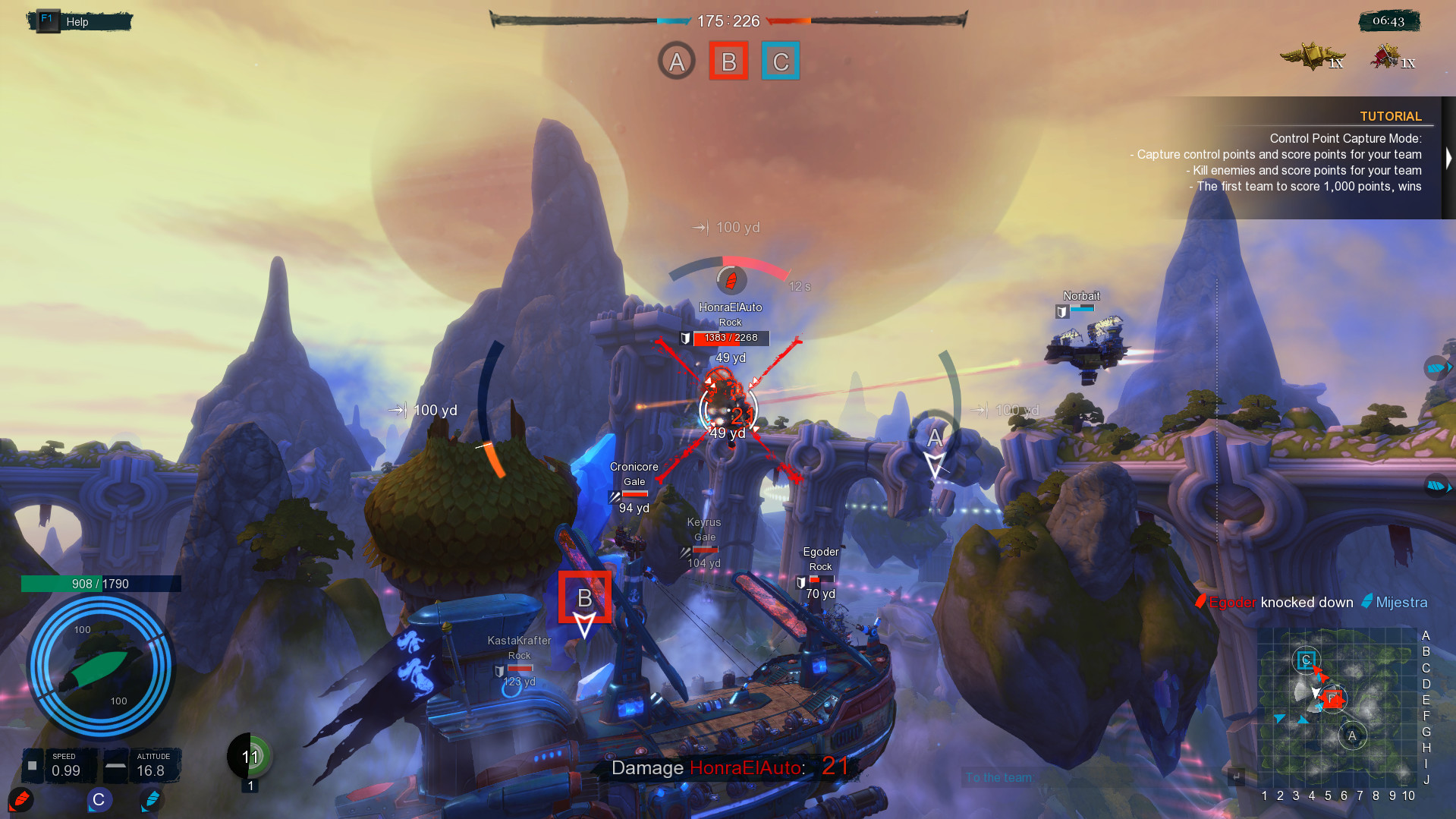Click Egoder's name in the kill feed

[1231, 602]
